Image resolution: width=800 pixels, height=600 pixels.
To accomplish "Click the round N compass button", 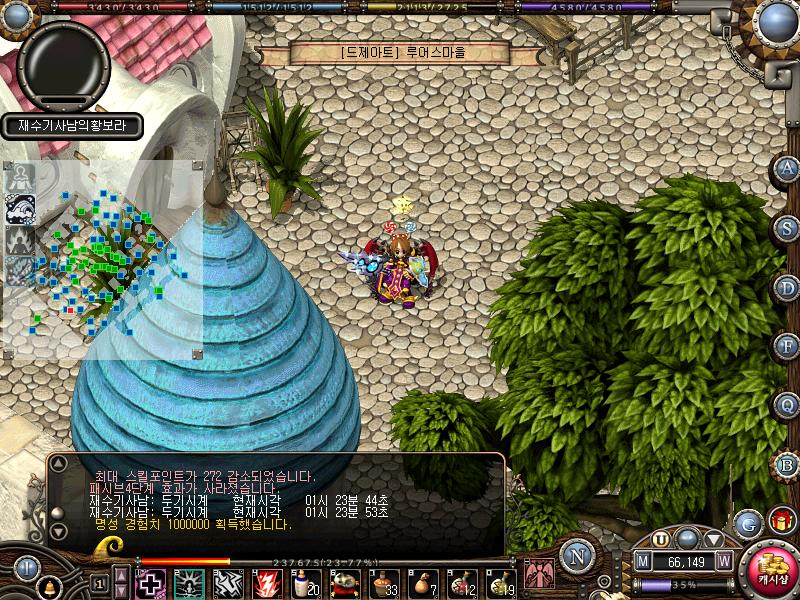I will pos(576,555).
